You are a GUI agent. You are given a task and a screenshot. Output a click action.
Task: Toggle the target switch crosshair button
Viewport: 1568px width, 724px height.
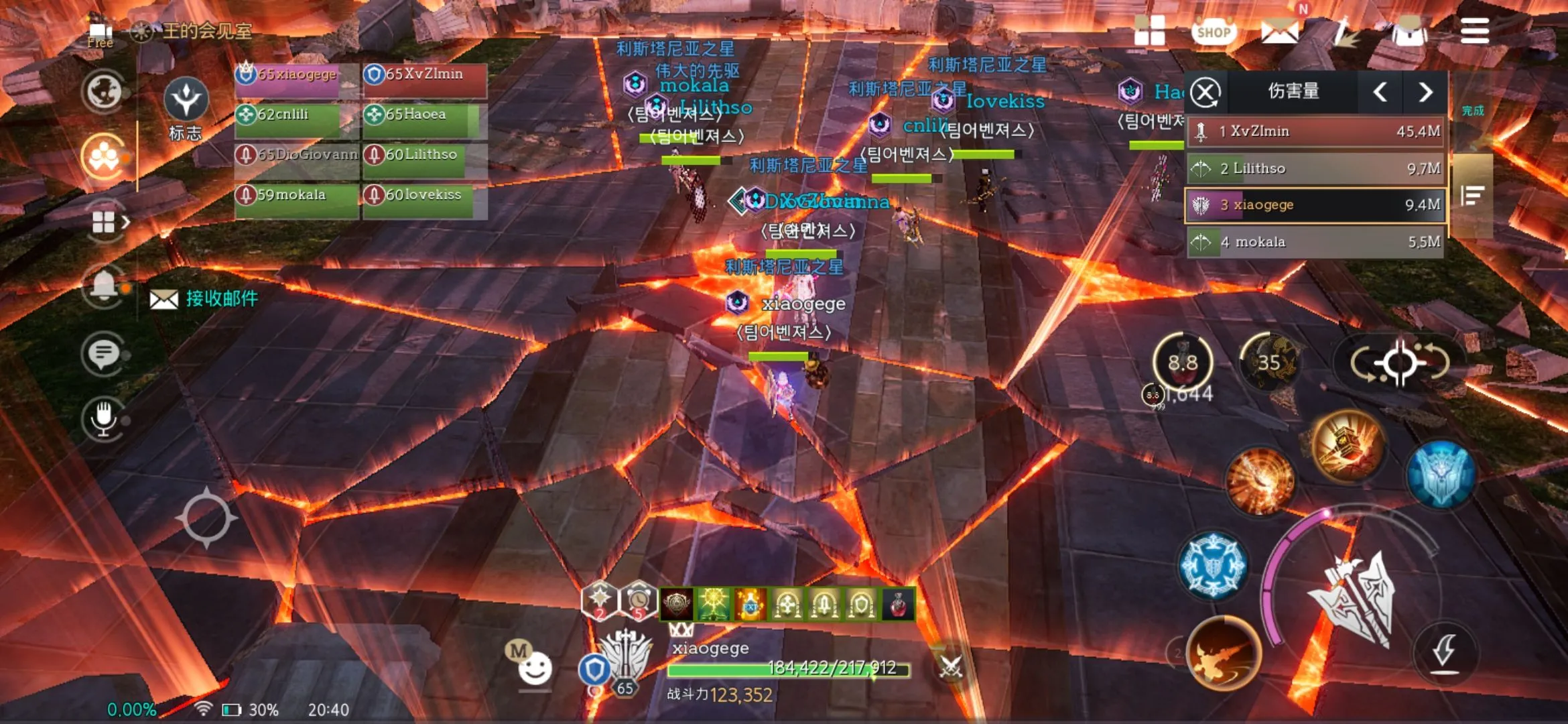pyautogui.click(x=1400, y=363)
